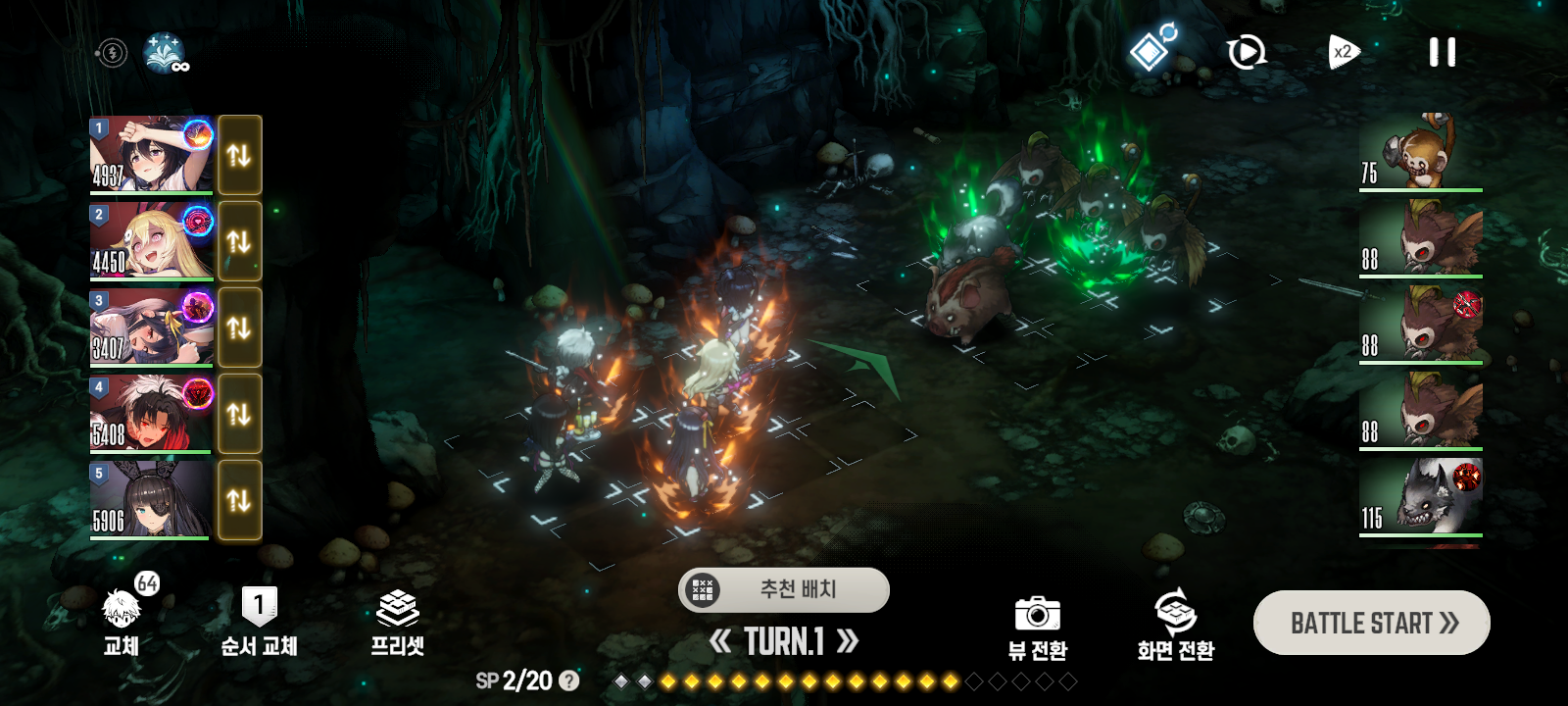This screenshot has width=1568, height=706.
Task: Start the battle with BATTLE START
Action: (1371, 623)
